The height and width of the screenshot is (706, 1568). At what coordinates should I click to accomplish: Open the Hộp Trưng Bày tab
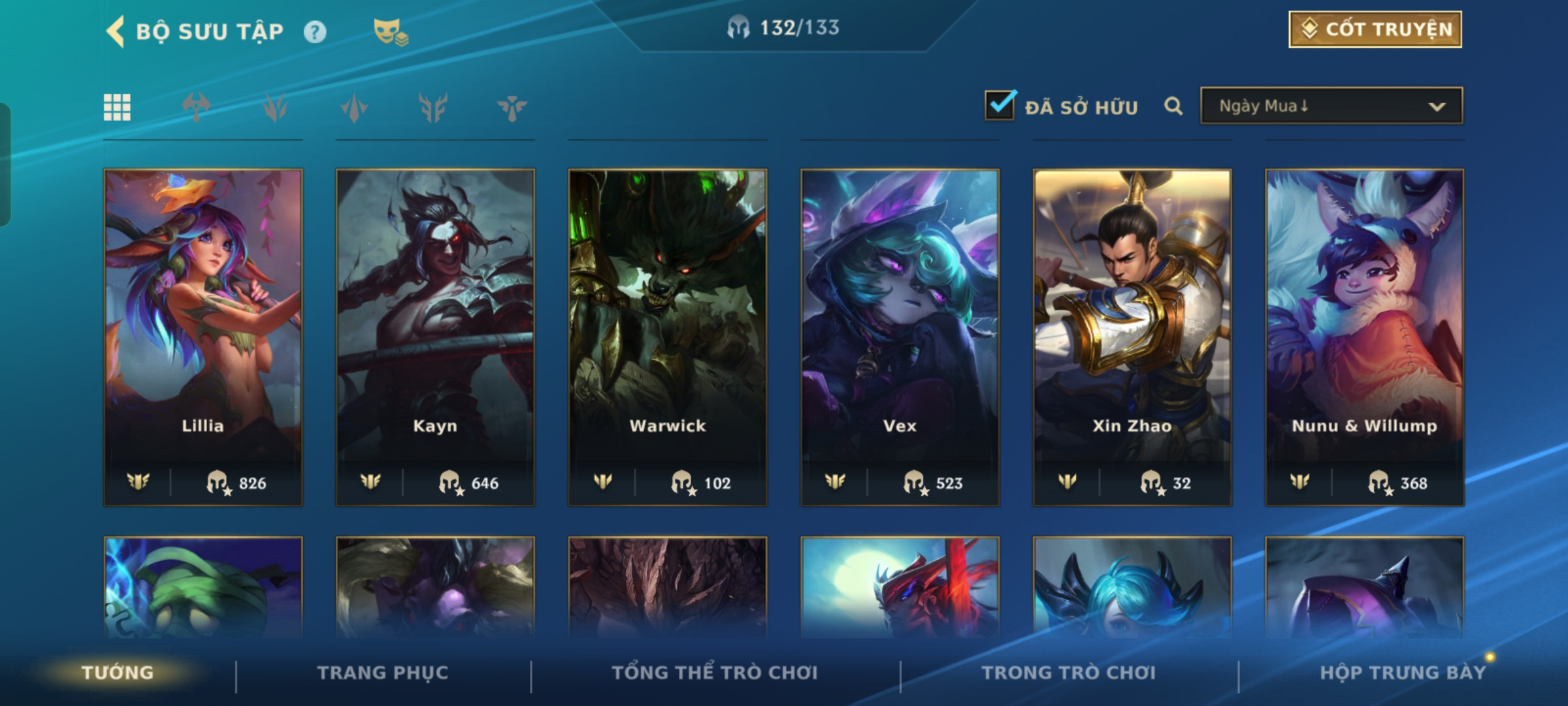(x=1403, y=673)
